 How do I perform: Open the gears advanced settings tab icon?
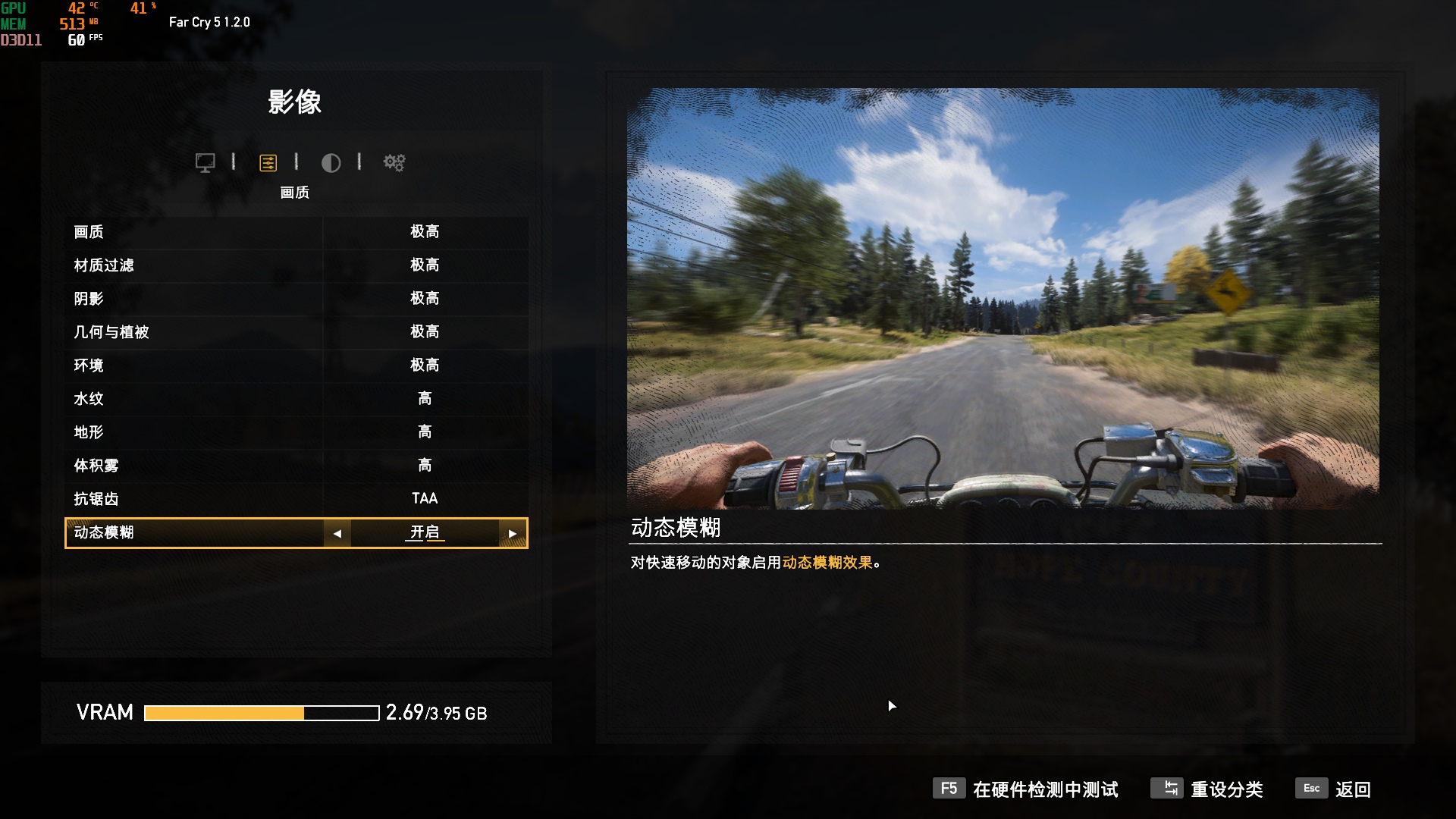tap(394, 162)
